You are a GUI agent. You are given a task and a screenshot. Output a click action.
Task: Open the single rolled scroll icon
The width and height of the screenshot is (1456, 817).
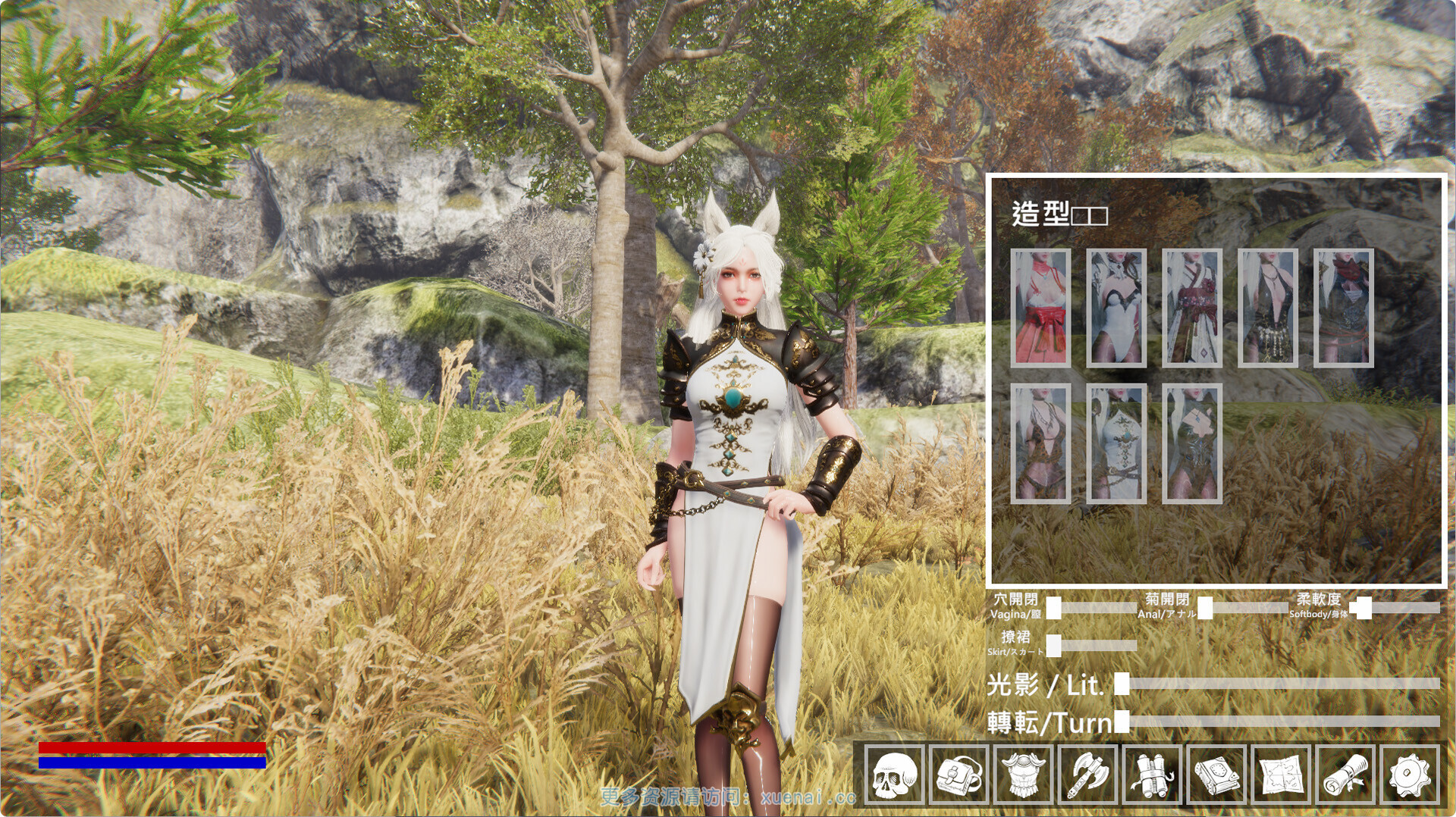click(1346, 775)
